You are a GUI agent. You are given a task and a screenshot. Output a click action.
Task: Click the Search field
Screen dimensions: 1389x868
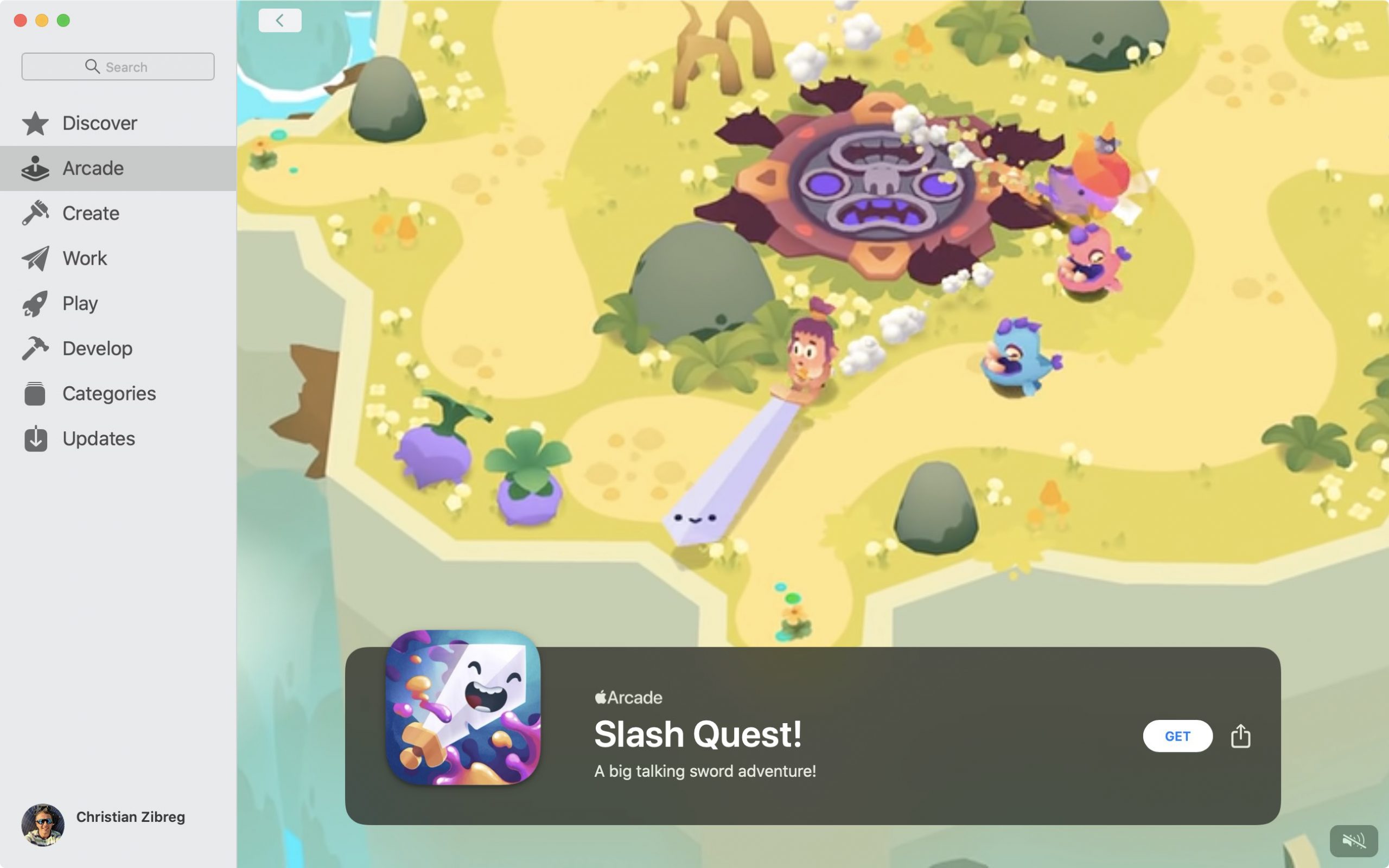click(118, 67)
